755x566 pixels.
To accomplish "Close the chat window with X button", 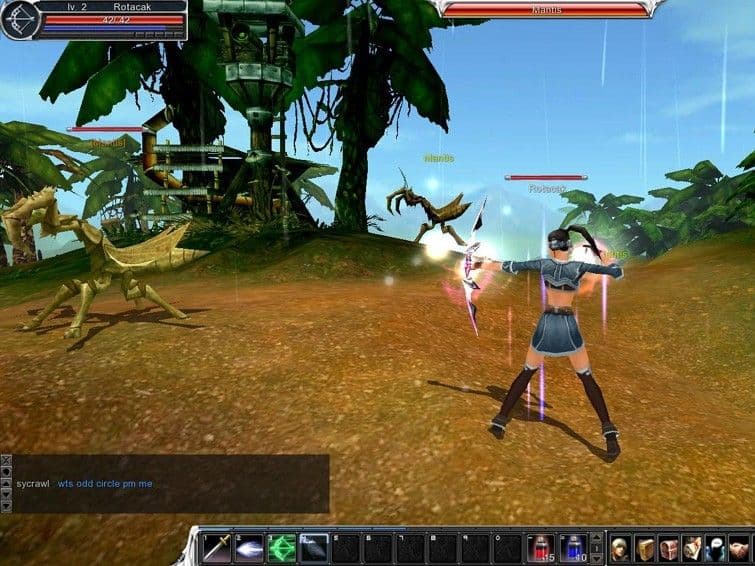I will (6, 461).
